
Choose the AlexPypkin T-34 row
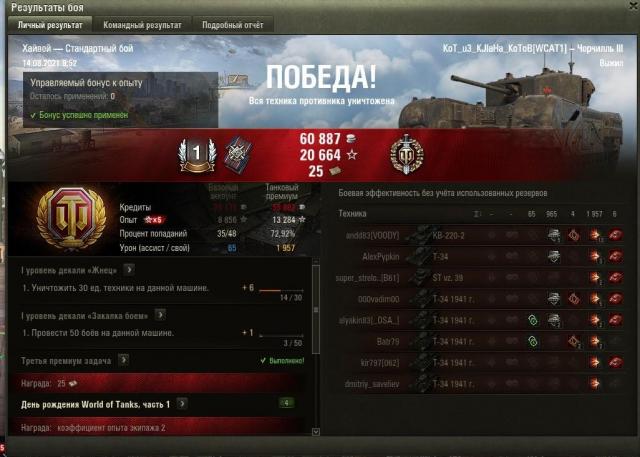click(x=482, y=257)
